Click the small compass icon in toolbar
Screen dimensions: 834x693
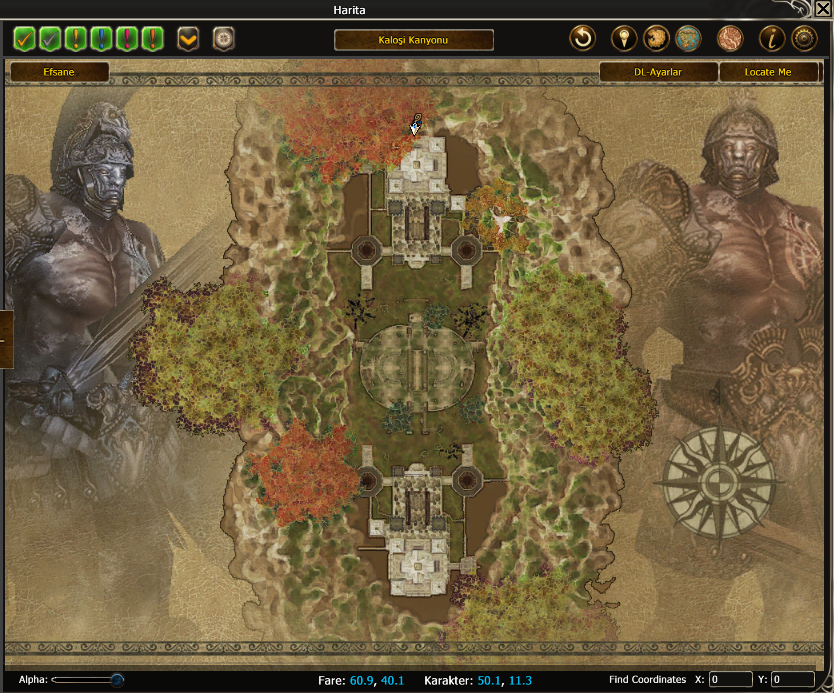(x=223, y=39)
